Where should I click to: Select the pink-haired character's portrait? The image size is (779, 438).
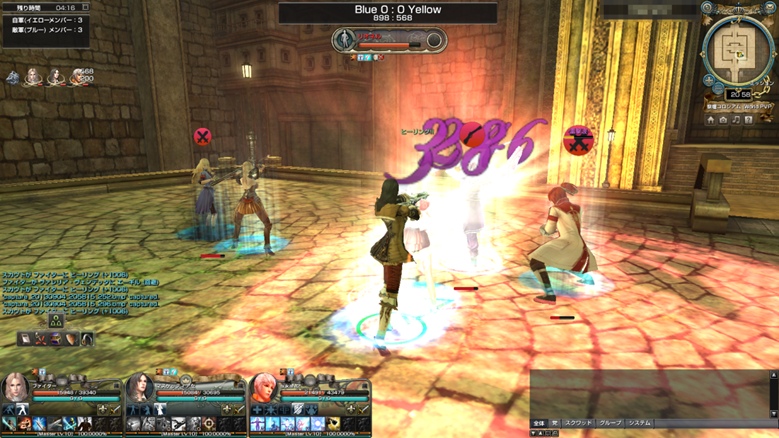click(262, 387)
